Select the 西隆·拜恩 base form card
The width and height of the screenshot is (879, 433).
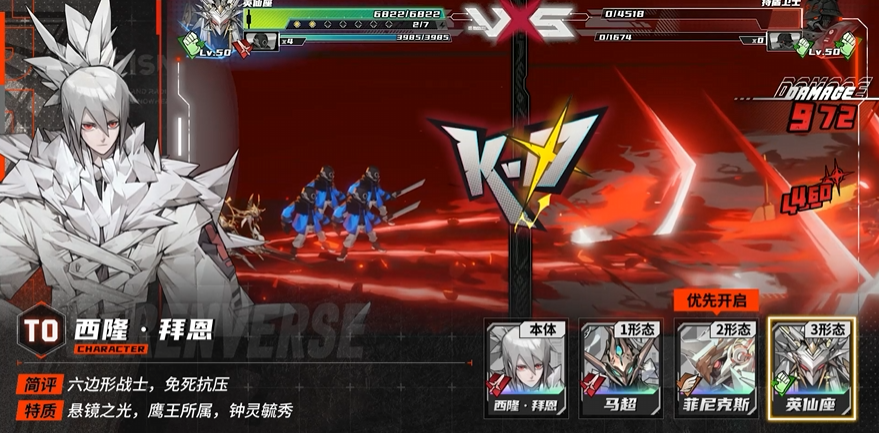click(x=526, y=367)
